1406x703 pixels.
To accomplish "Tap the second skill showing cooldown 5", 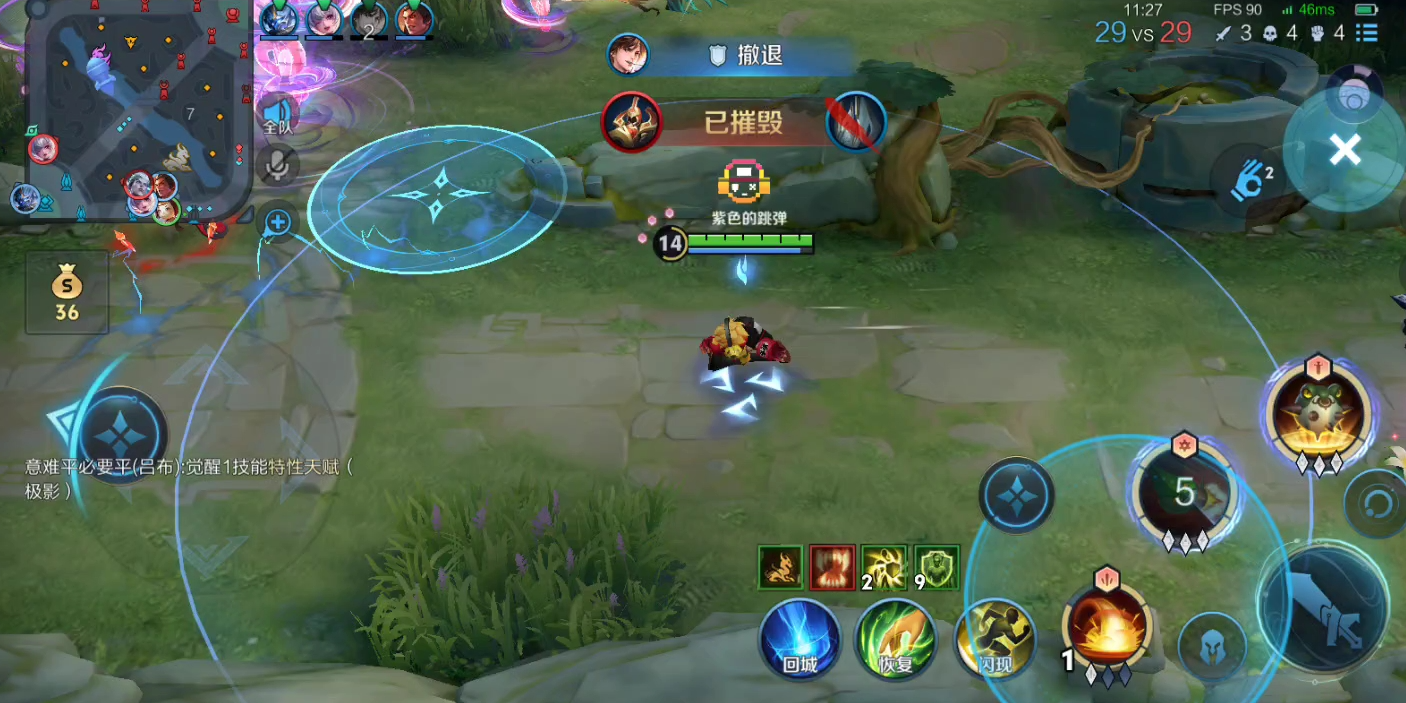I will click(x=1185, y=492).
